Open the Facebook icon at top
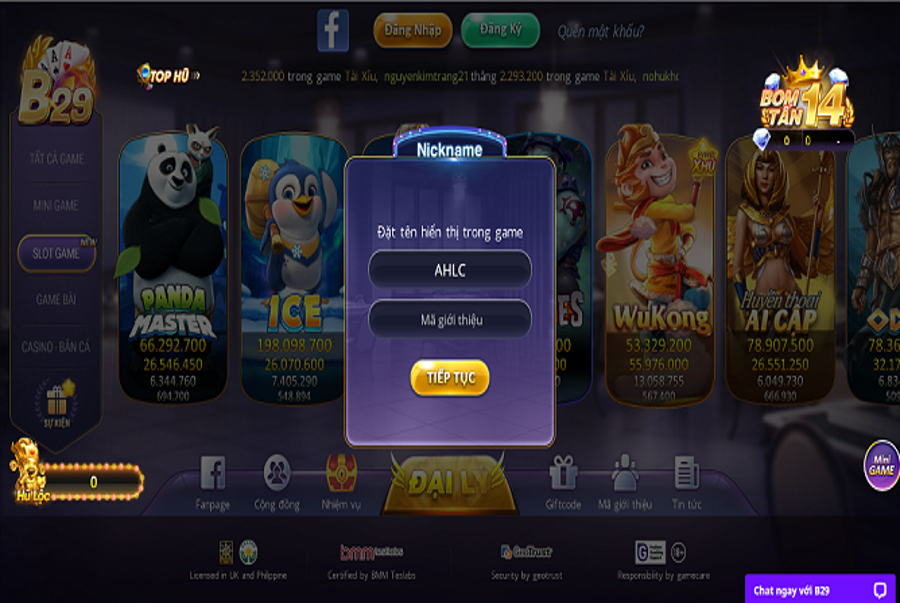Screen dimensions: 900x603 (333, 30)
